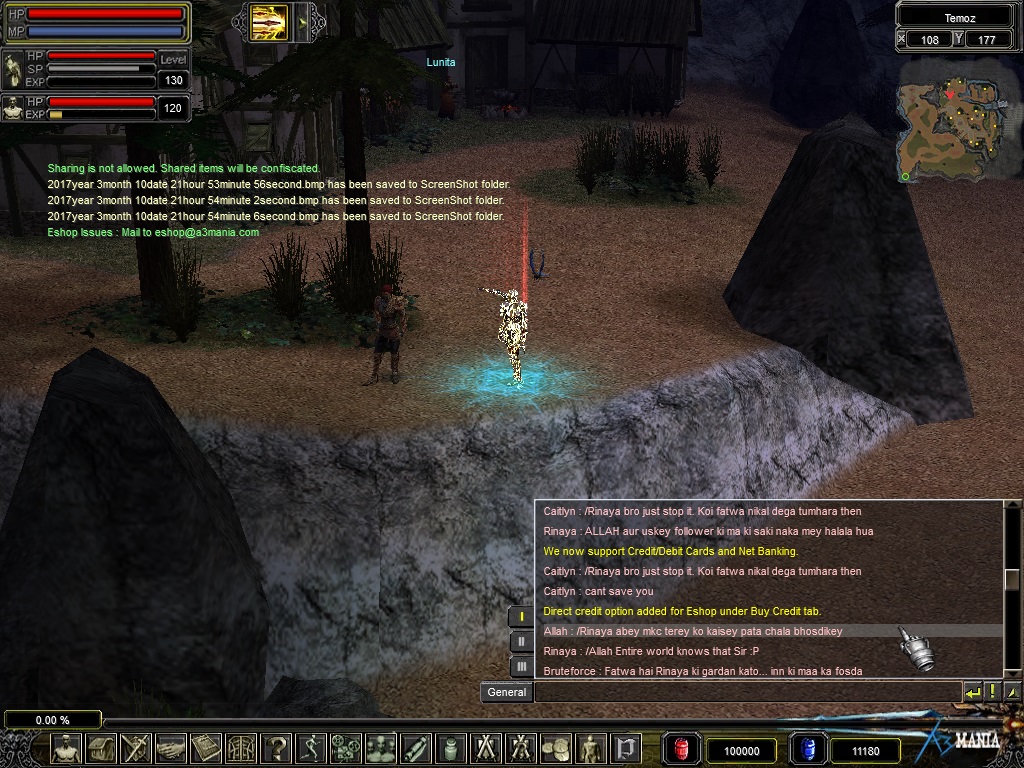This screenshot has width=1024, height=768.
Task: Switch to chat tab I
Action: coord(521,616)
